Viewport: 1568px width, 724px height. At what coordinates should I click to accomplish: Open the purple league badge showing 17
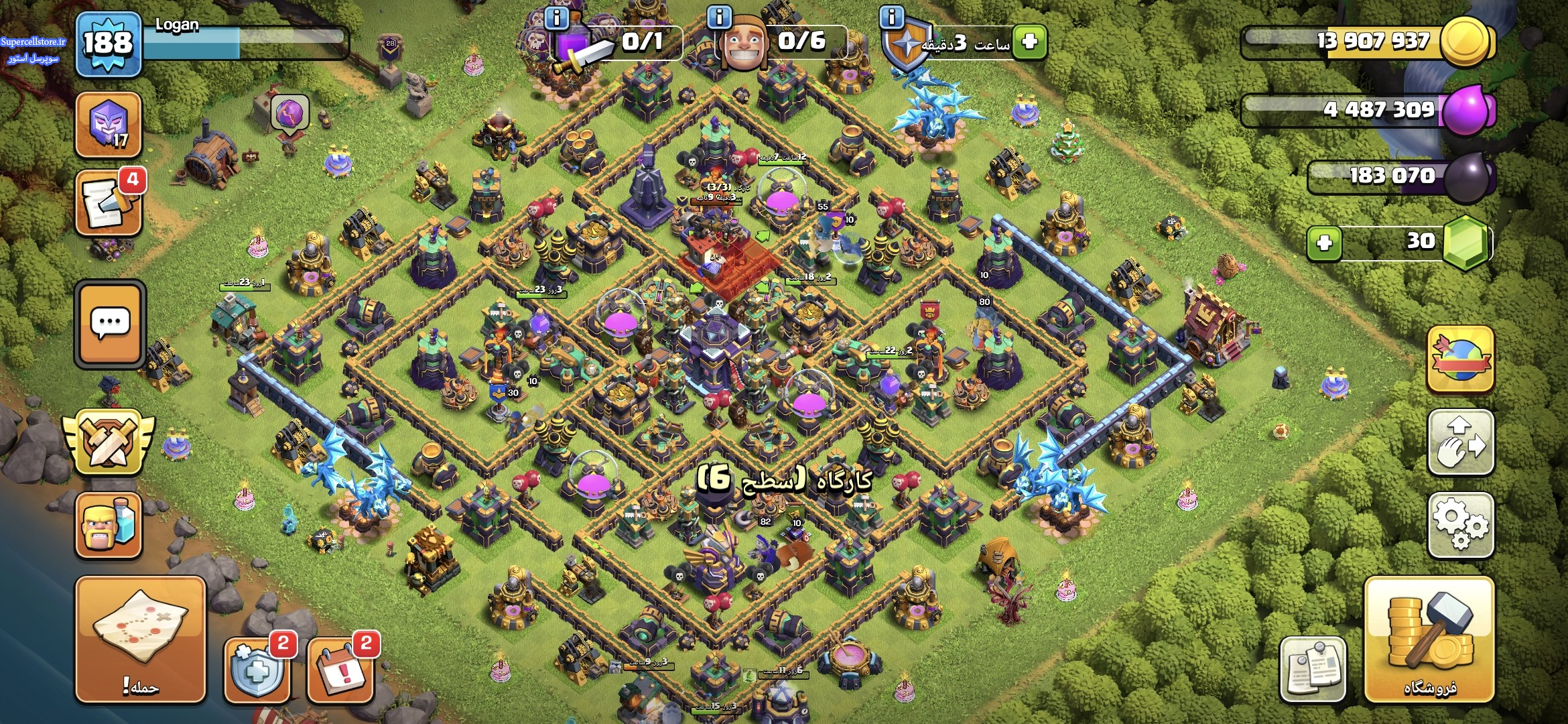[x=109, y=125]
